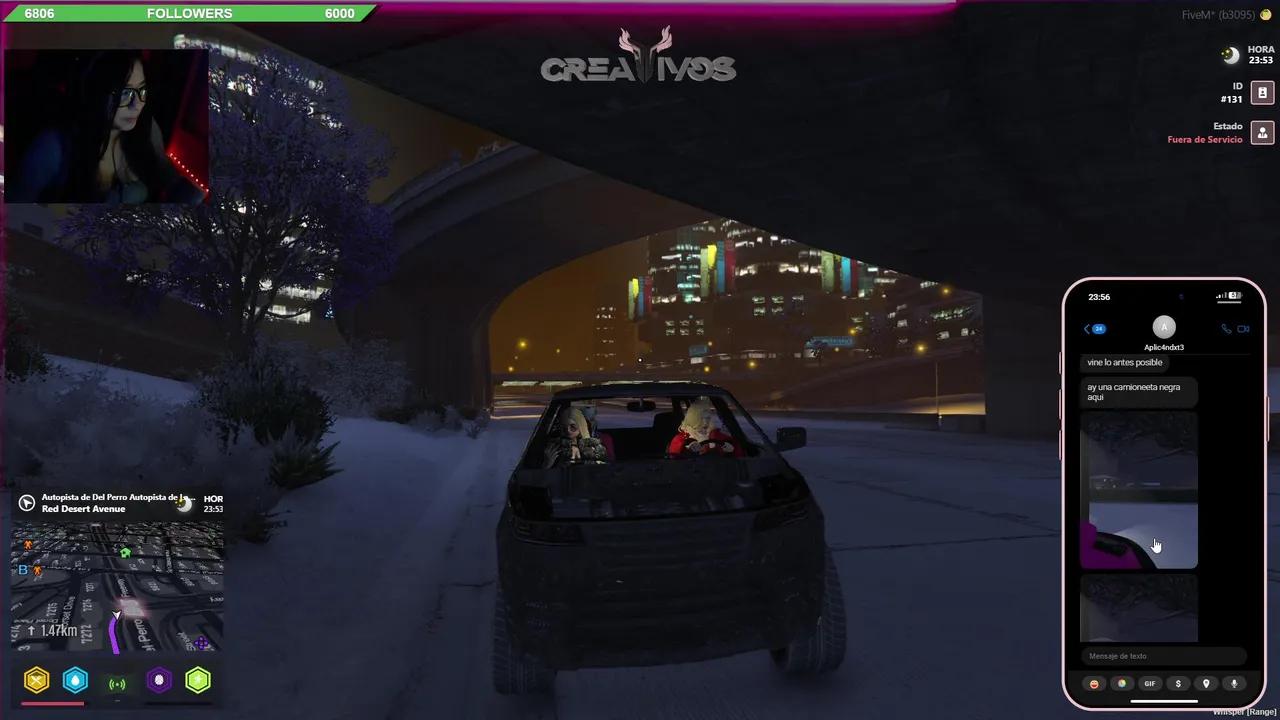Expand contact details via the A avatar
This screenshot has height=720, width=1280.
[1164, 327]
